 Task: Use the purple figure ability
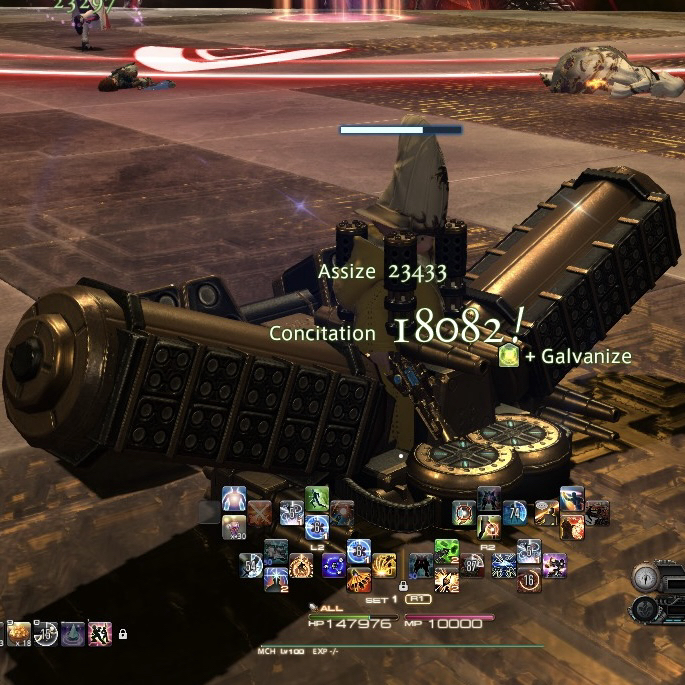pyautogui.click(x=553, y=565)
